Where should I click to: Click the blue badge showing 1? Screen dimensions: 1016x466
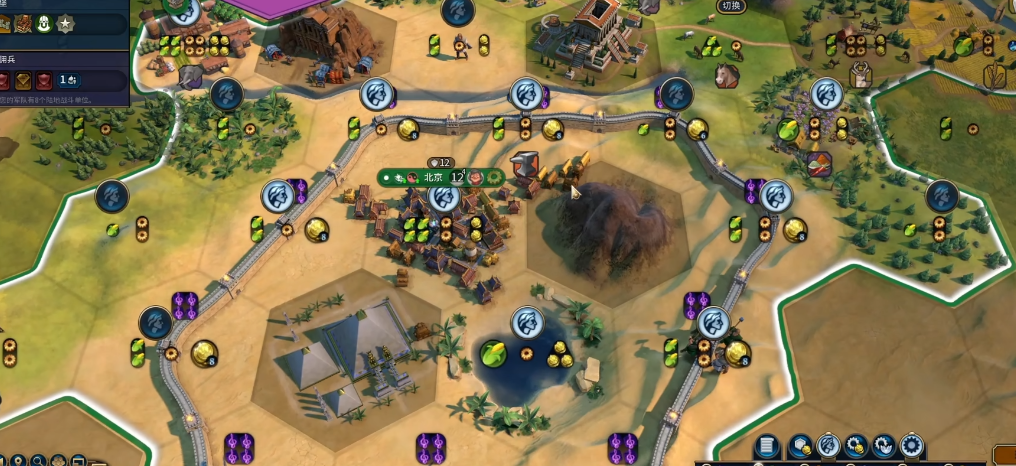point(69,80)
